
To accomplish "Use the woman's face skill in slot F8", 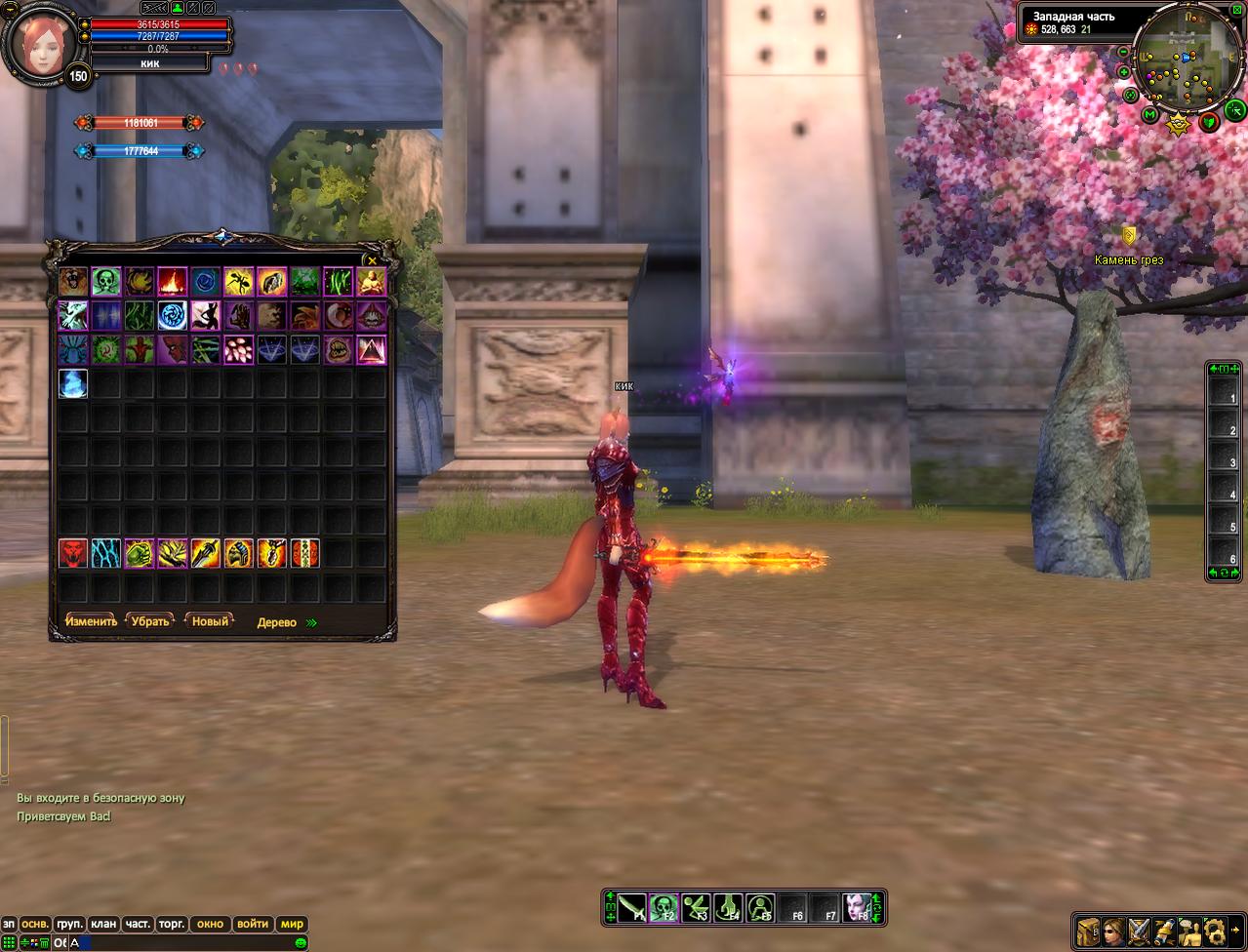I will click(857, 908).
